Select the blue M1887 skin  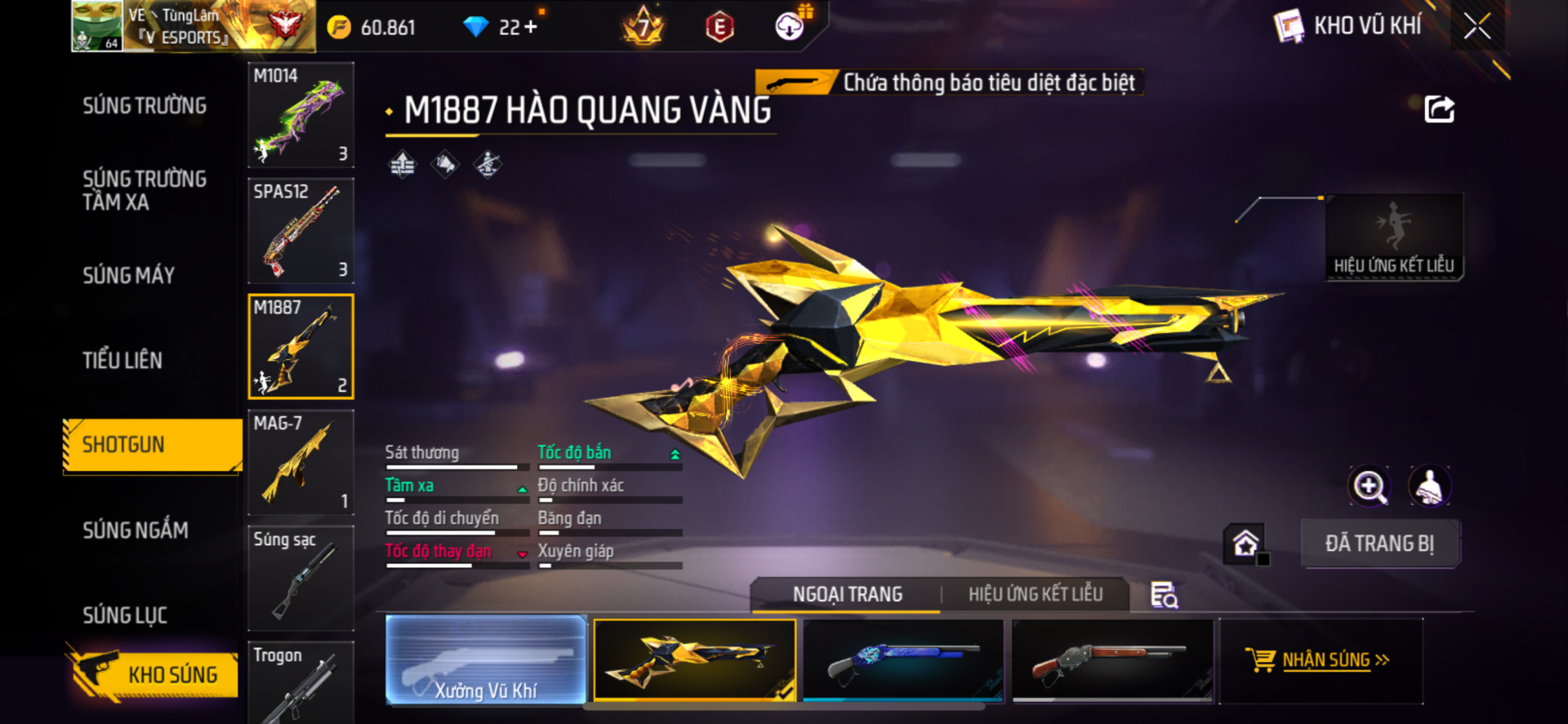(903, 660)
